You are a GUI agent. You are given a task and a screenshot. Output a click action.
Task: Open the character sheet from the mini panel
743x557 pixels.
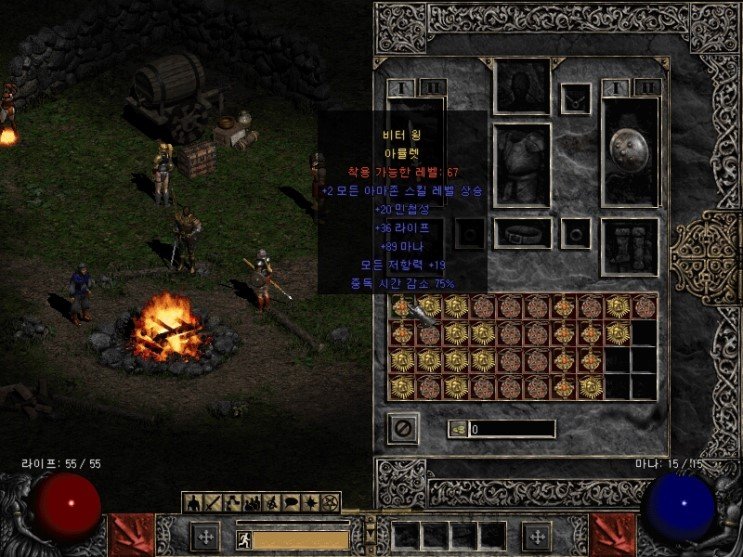point(192,502)
